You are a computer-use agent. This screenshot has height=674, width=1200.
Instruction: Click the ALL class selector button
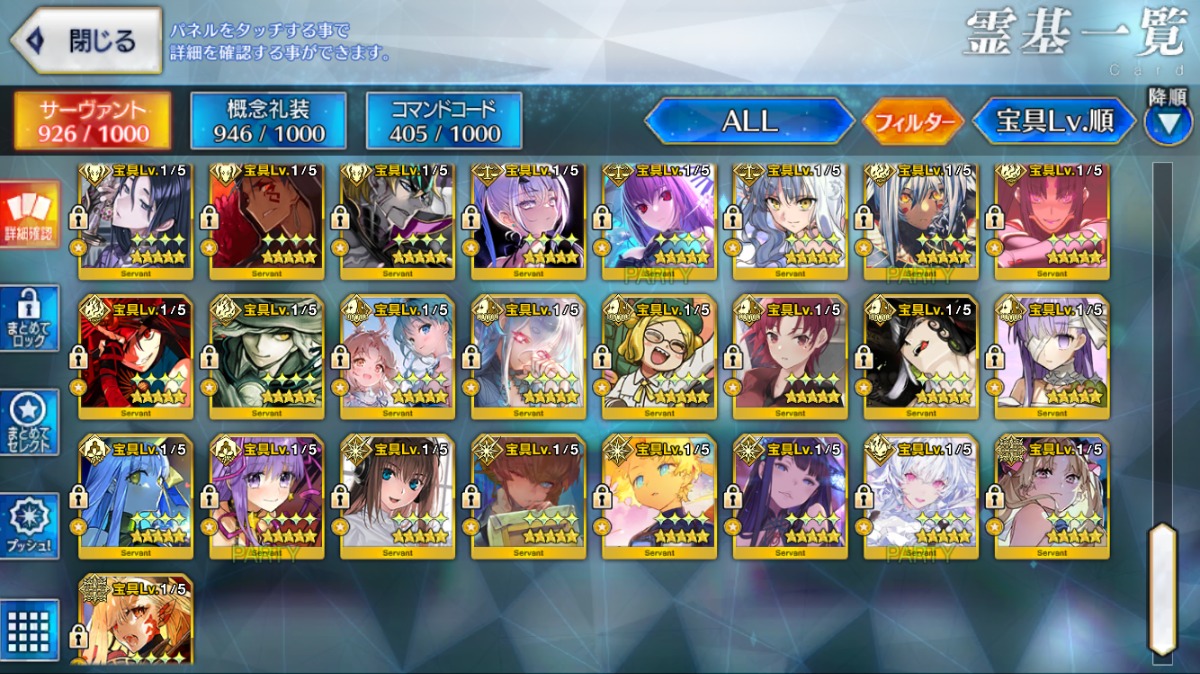(x=750, y=122)
